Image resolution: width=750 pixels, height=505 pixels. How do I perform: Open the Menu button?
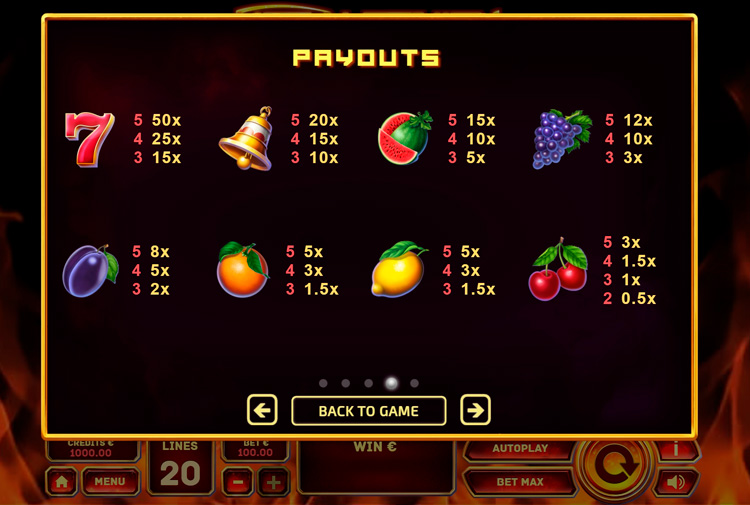(110, 481)
